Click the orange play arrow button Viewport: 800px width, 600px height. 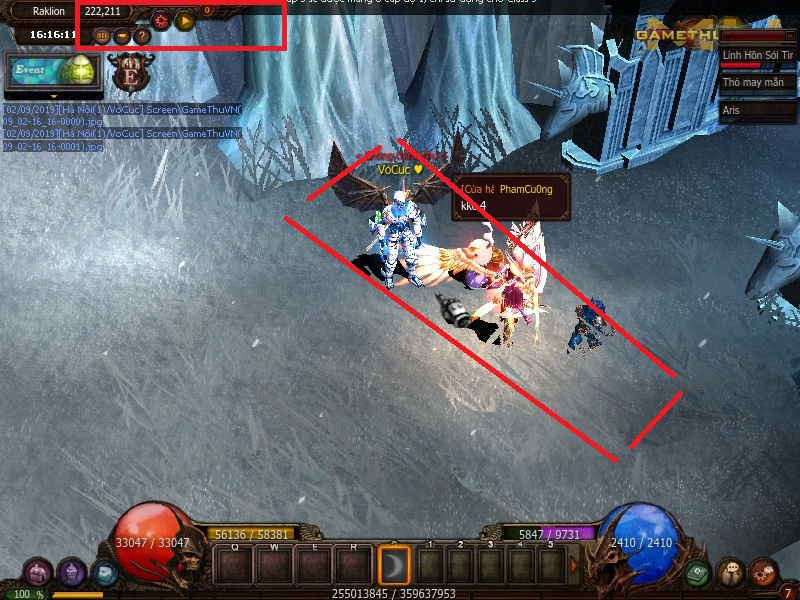pyautogui.click(x=184, y=19)
